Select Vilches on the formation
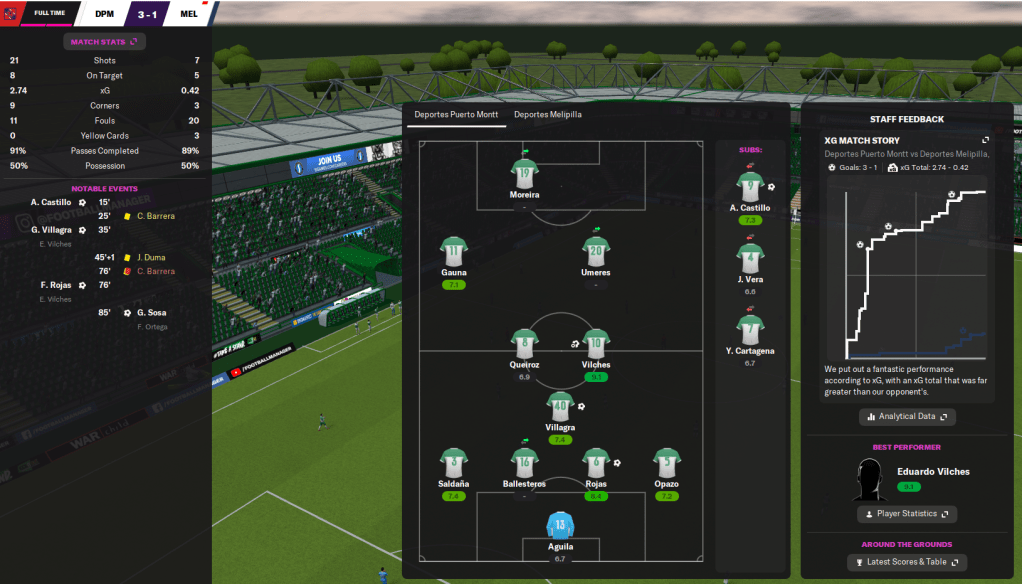The width and height of the screenshot is (1022, 584). click(596, 343)
